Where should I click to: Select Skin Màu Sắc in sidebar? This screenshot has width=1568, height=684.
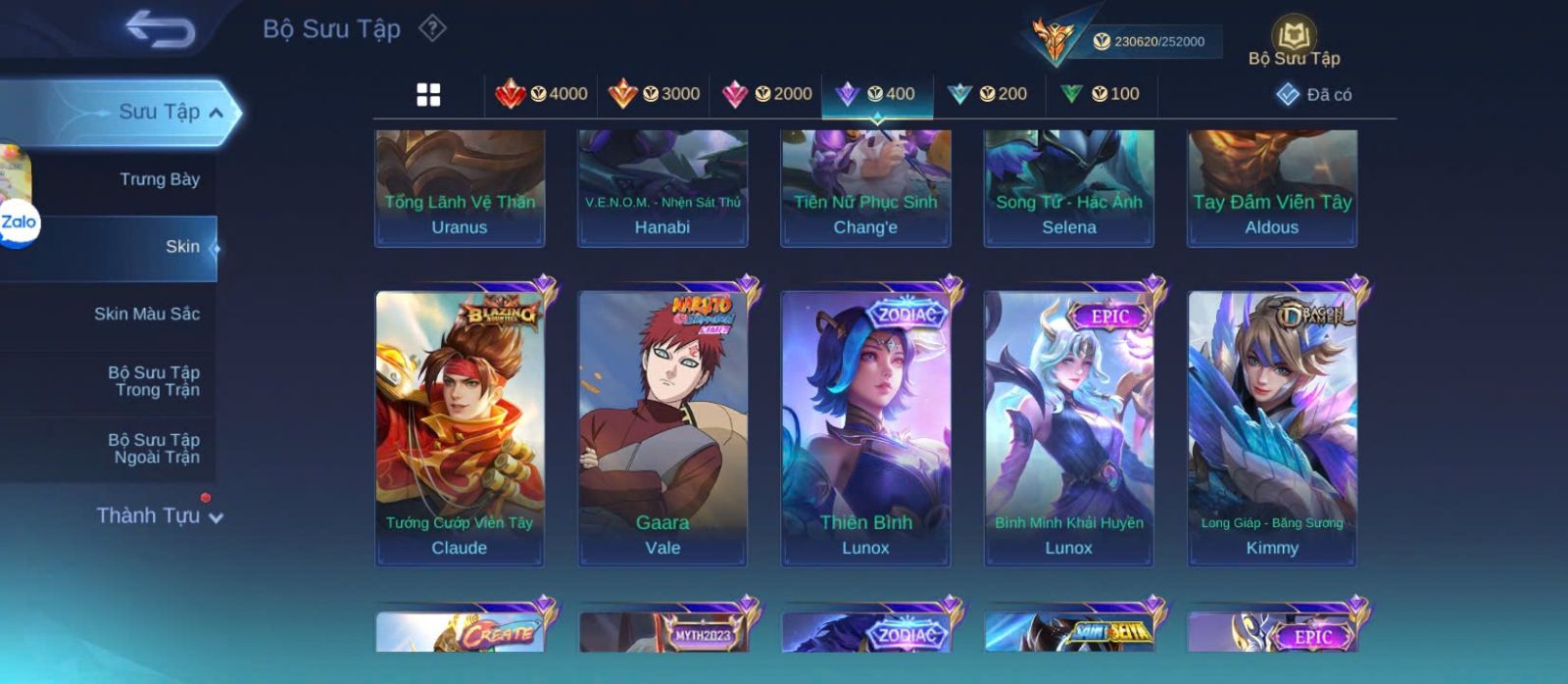click(x=146, y=314)
